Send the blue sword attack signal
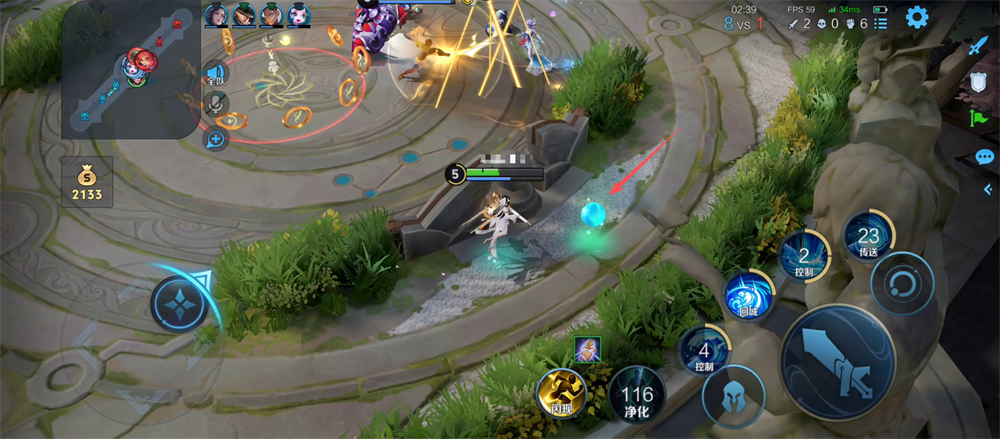This screenshot has width=1000, height=439. (977, 46)
